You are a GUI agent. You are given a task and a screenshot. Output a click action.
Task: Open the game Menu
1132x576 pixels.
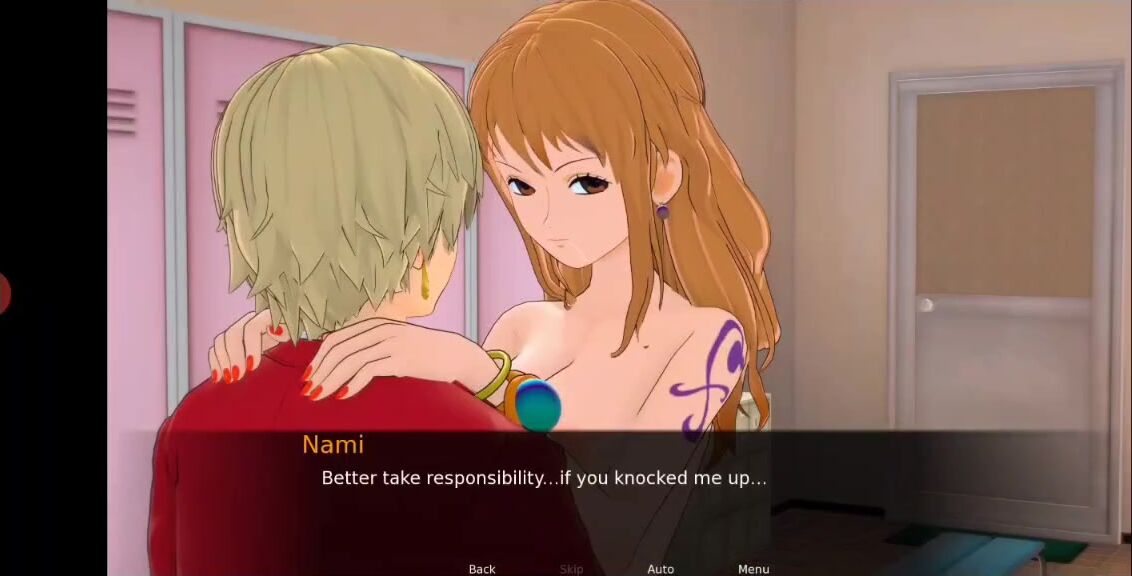tap(753, 569)
